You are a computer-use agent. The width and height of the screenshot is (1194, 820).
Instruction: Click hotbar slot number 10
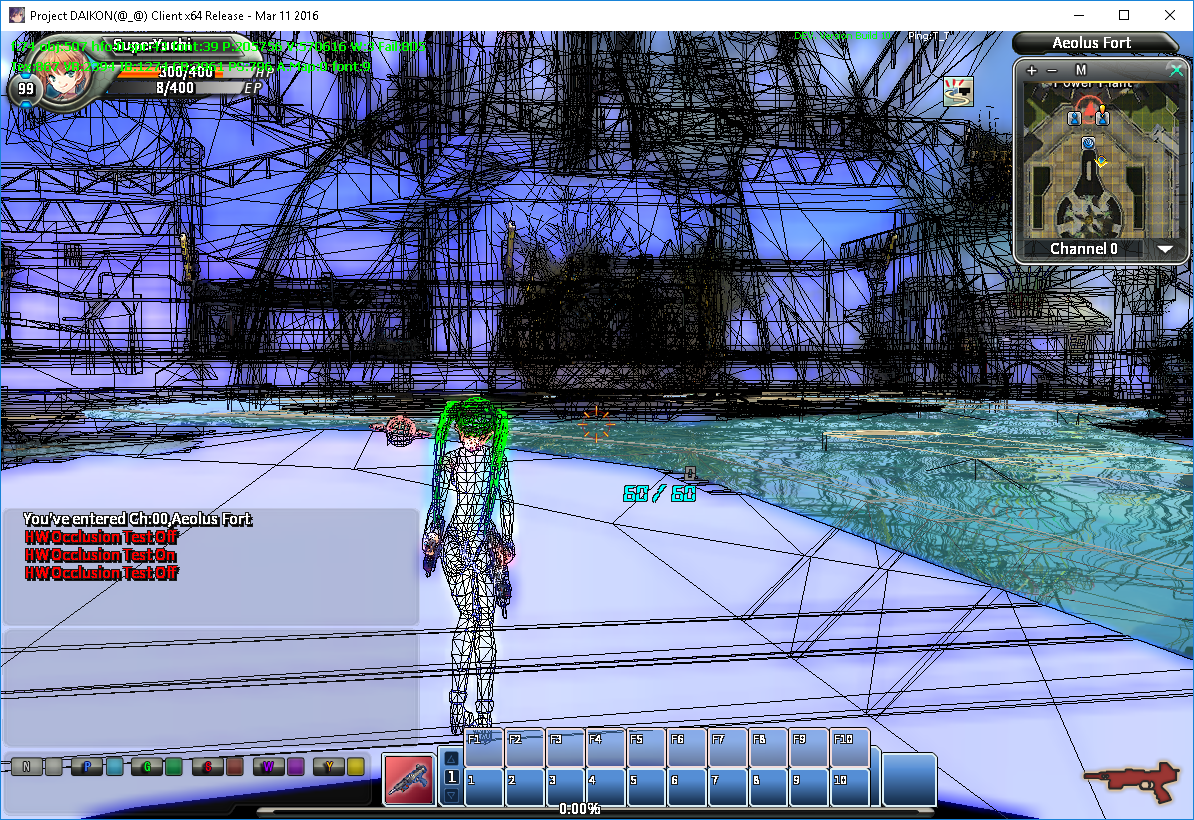[x=848, y=786]
